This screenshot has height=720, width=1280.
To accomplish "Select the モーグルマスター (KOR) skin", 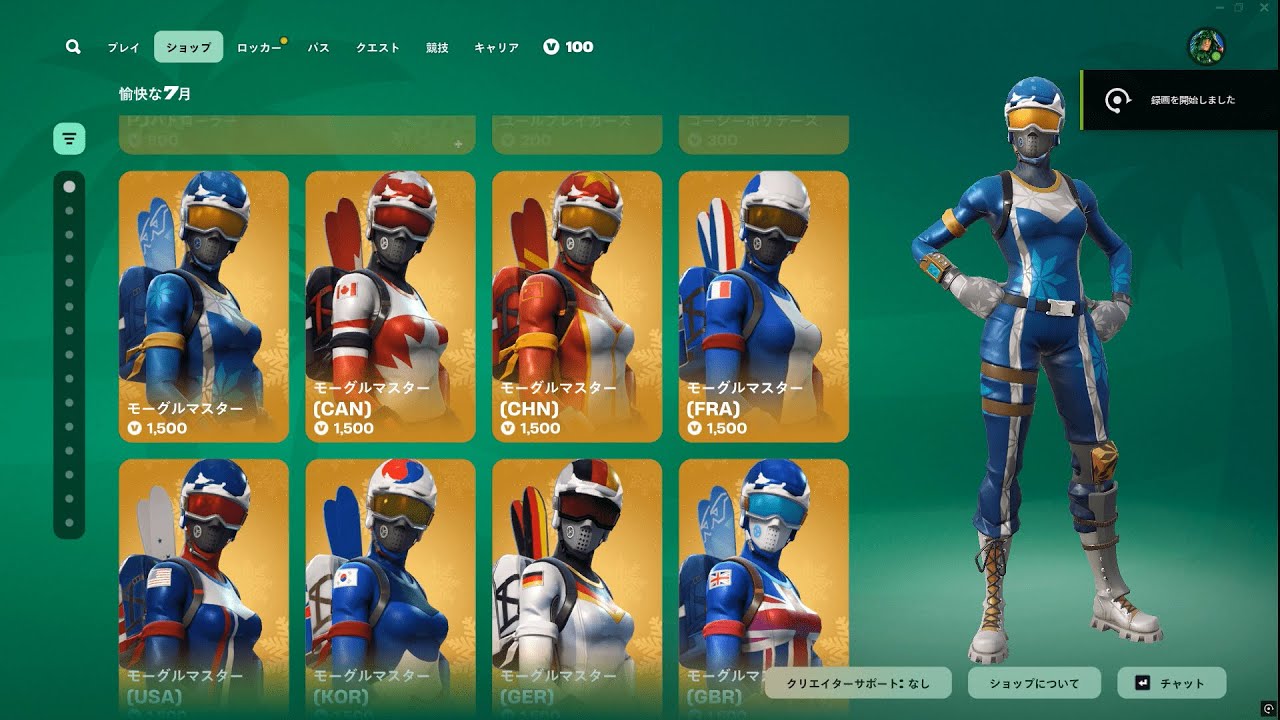I will 390,585.
